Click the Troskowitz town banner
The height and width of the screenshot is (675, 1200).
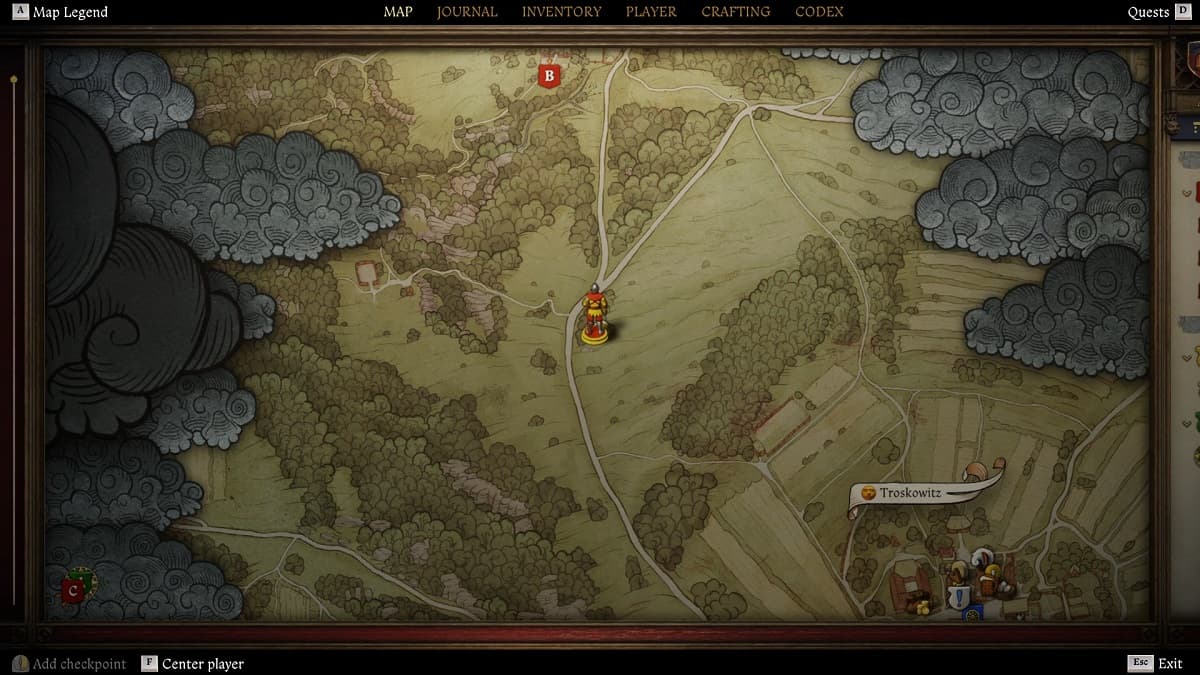tap(910, 493)
